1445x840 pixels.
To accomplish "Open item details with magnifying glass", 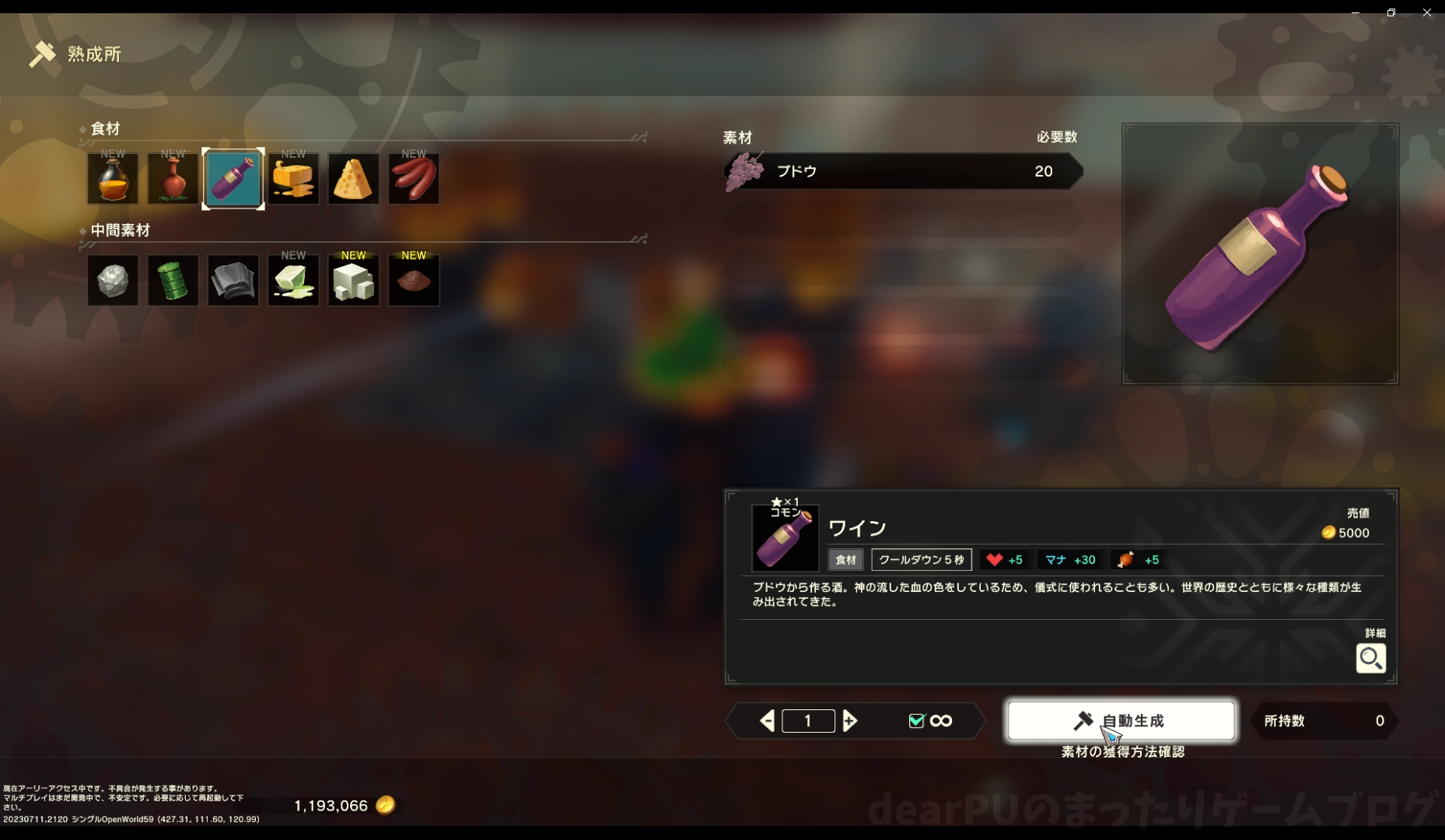I will [x=1370, y=659].
